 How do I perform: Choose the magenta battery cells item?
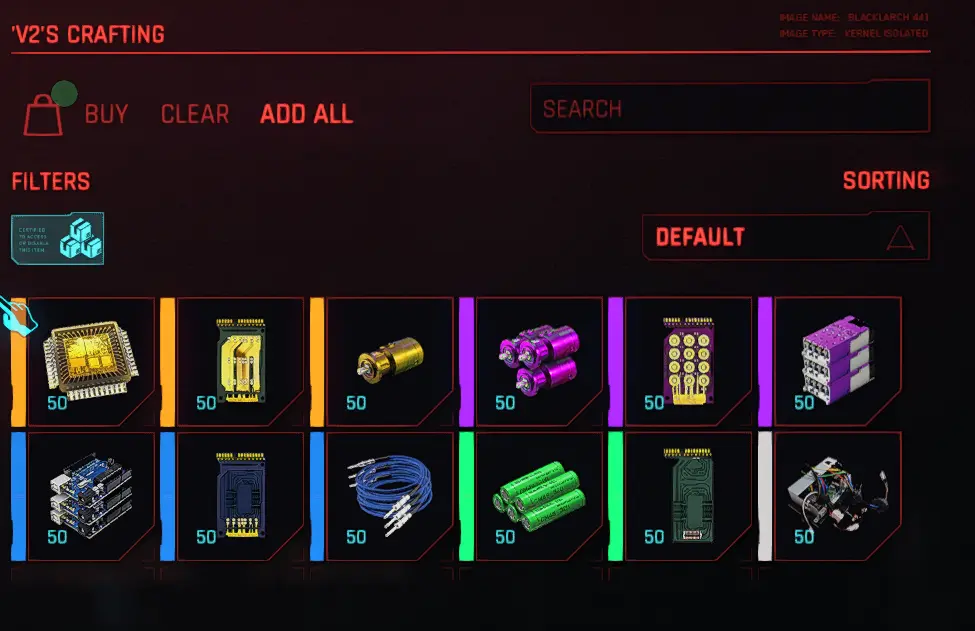coord(539,361)
